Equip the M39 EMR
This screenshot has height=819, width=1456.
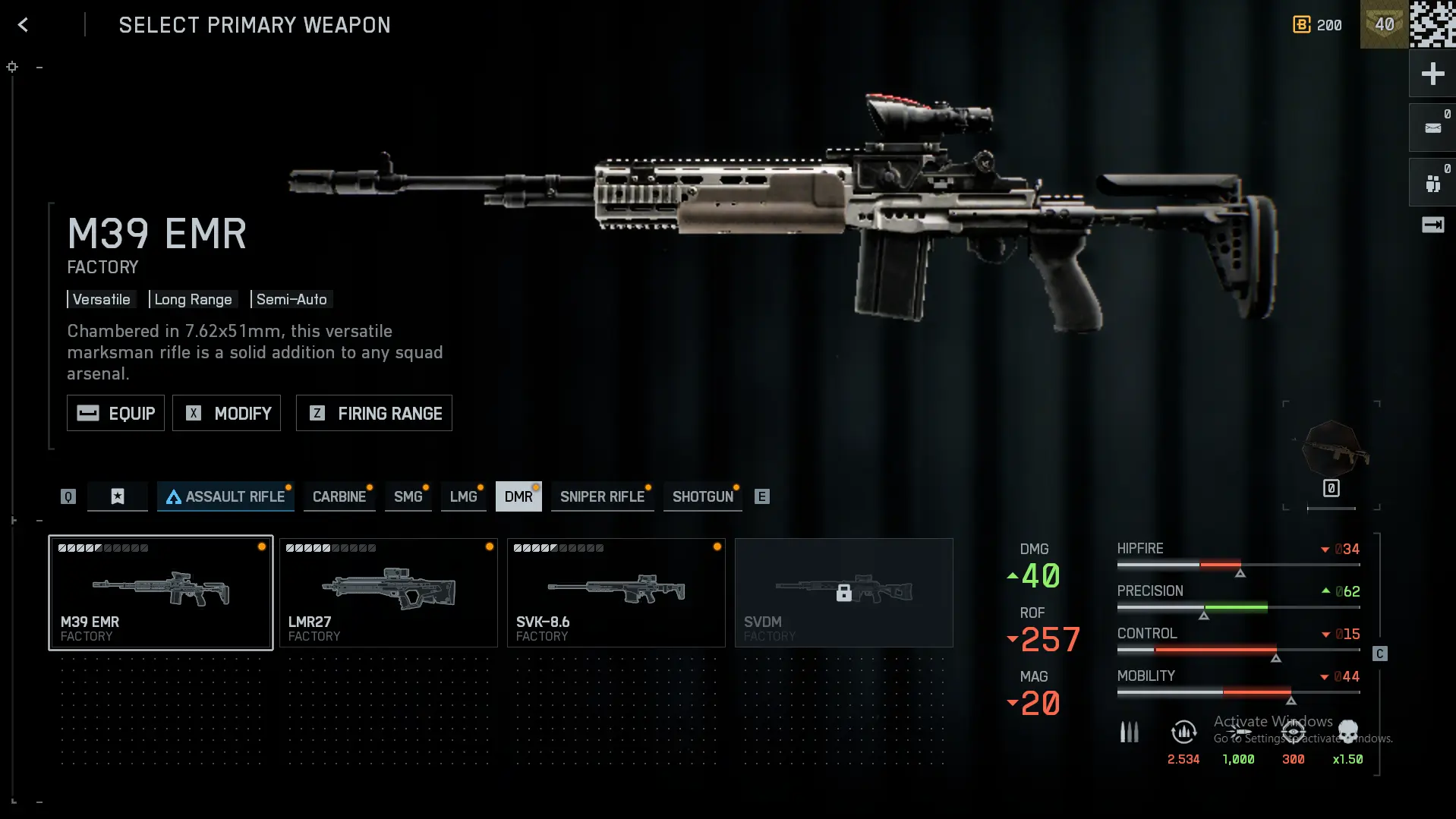115,413
